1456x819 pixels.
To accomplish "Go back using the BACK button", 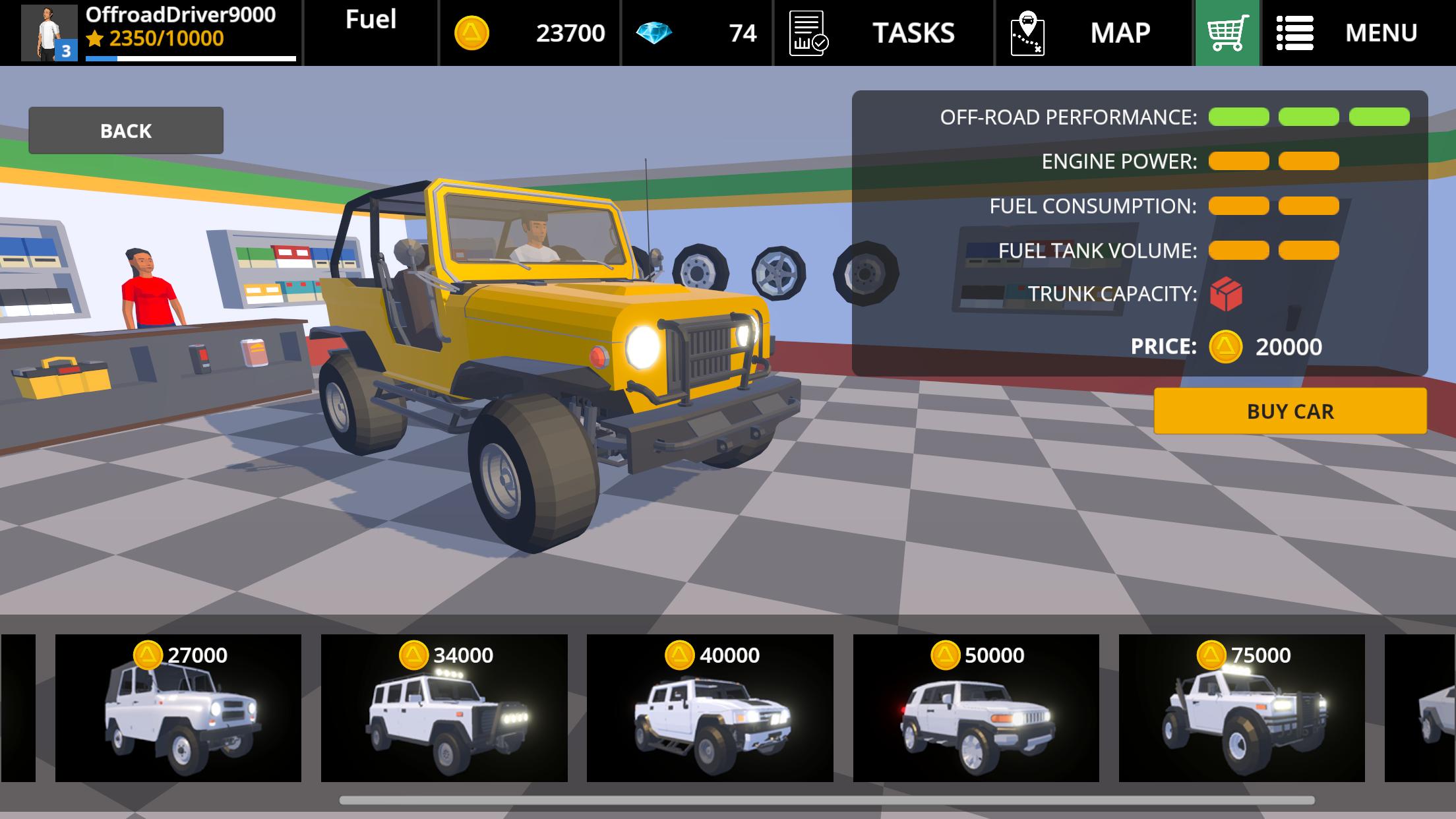I will (x=125, y=130).
